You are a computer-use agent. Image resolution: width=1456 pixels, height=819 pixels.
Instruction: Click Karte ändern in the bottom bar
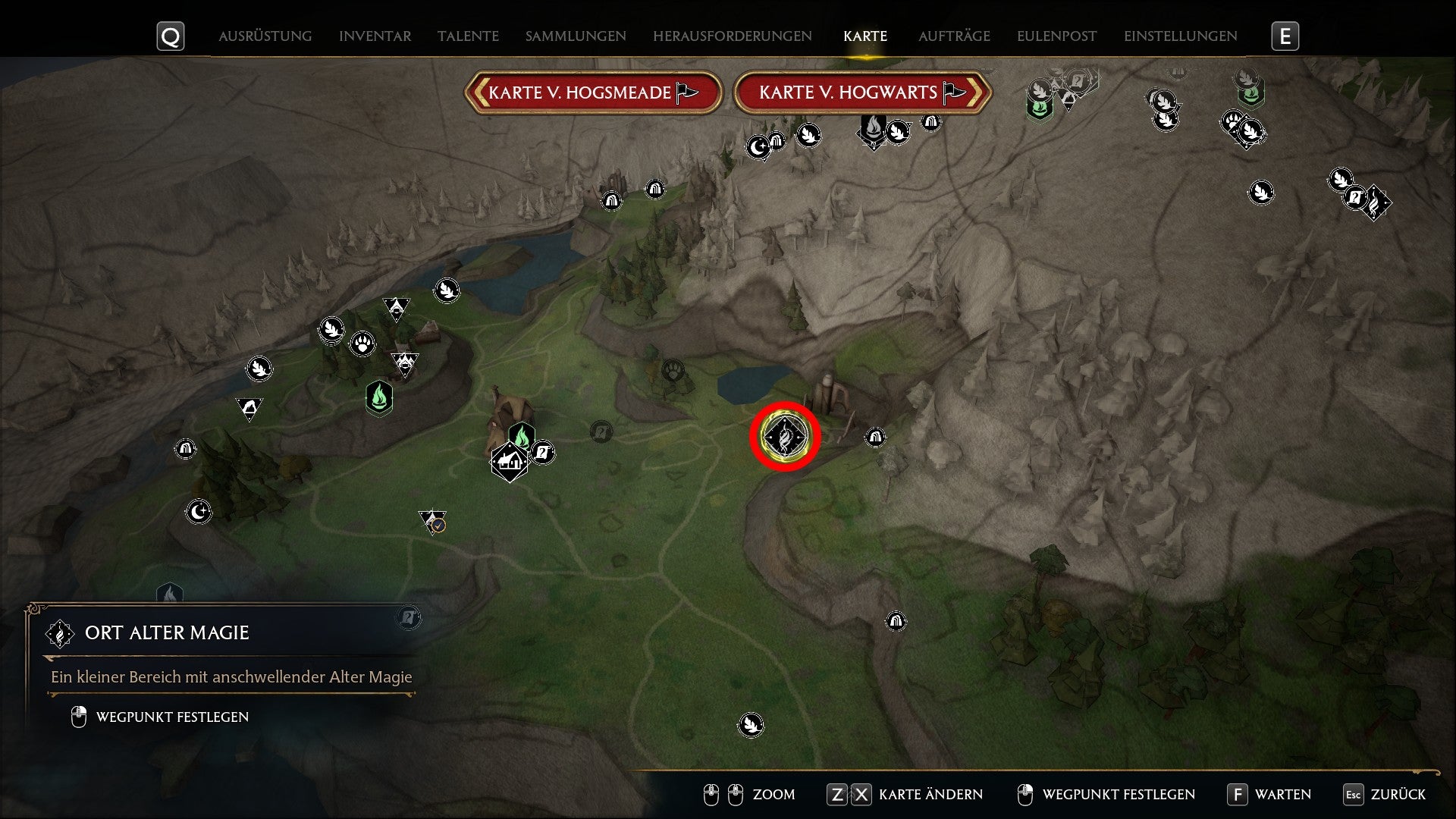point(904,795)
